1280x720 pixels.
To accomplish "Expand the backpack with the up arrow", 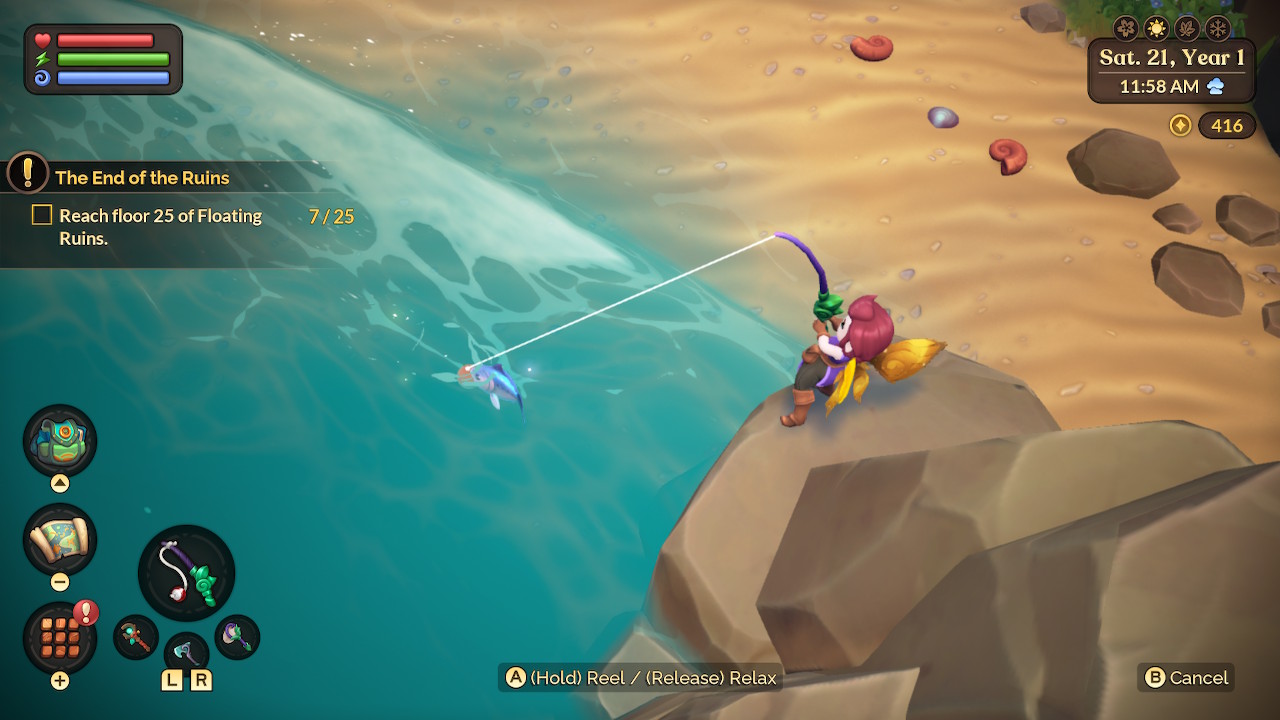I will [60, 482].
